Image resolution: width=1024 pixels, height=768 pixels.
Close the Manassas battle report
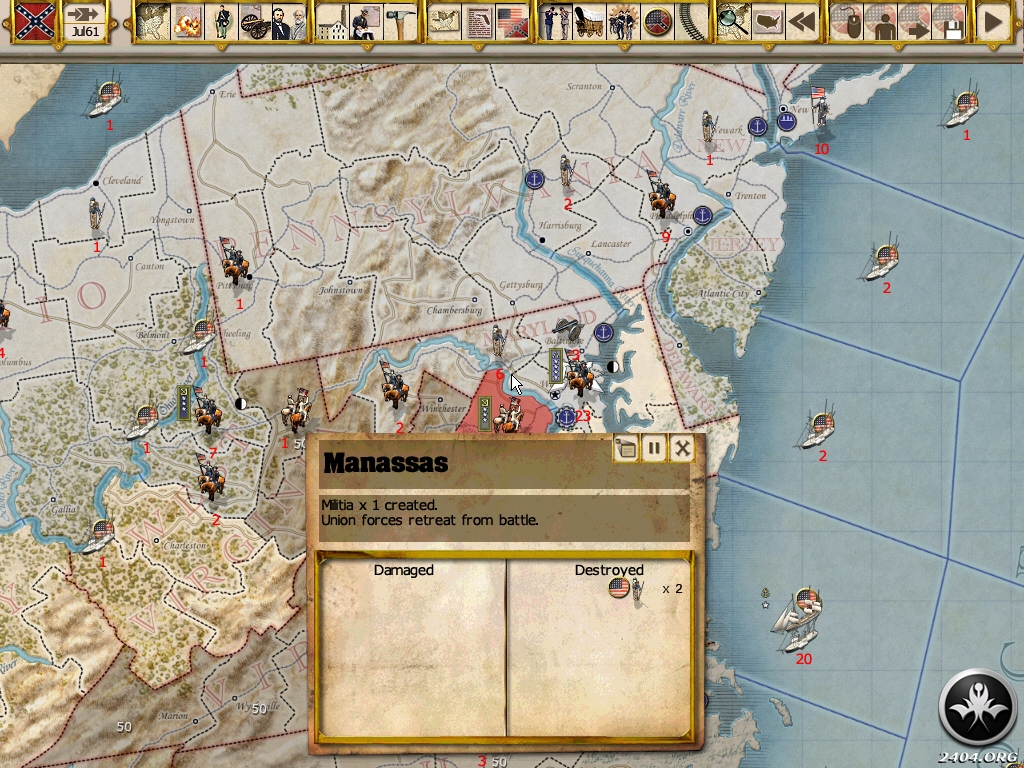click(682, 448)
